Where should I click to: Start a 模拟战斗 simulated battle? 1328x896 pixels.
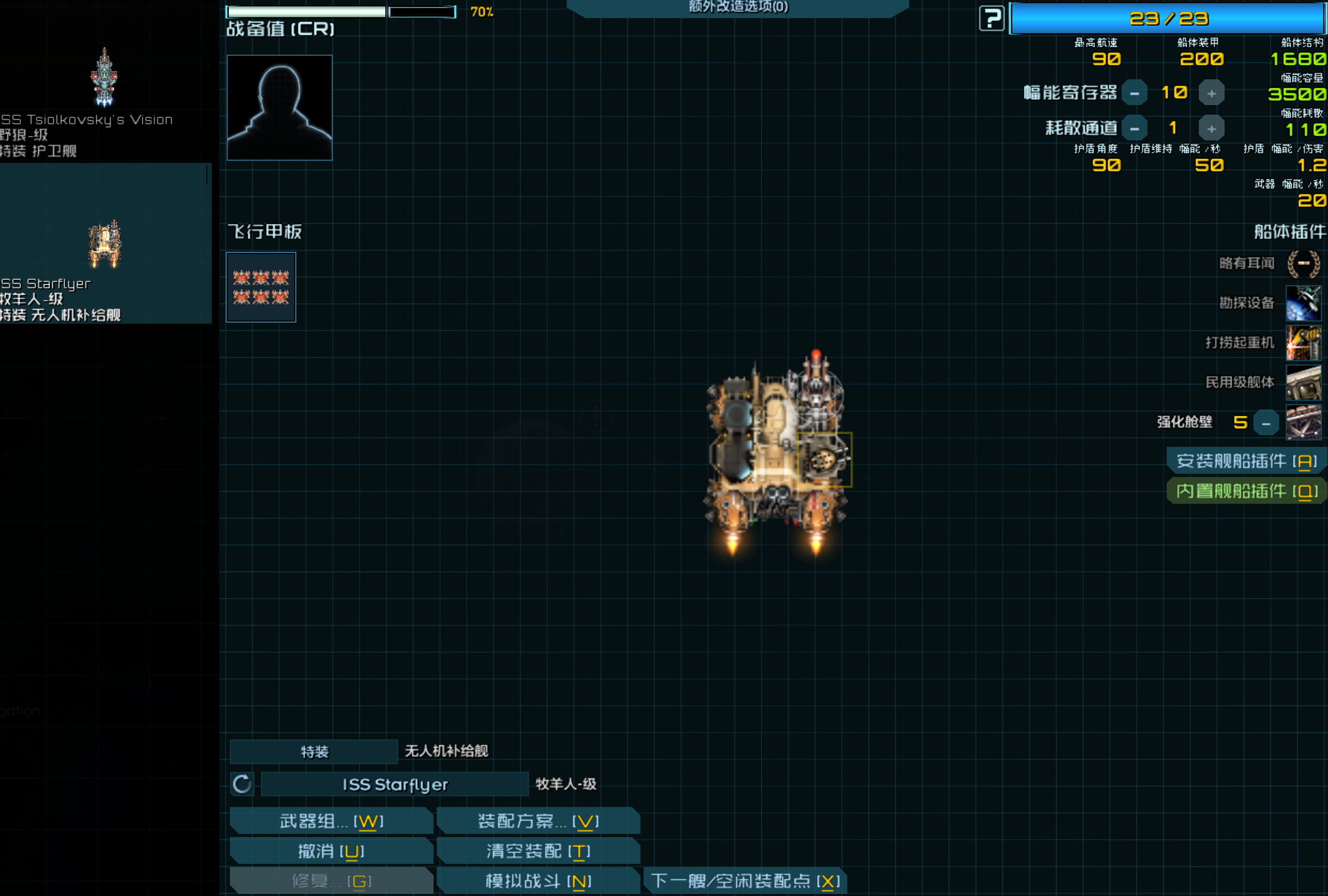(x=538, y=881)
